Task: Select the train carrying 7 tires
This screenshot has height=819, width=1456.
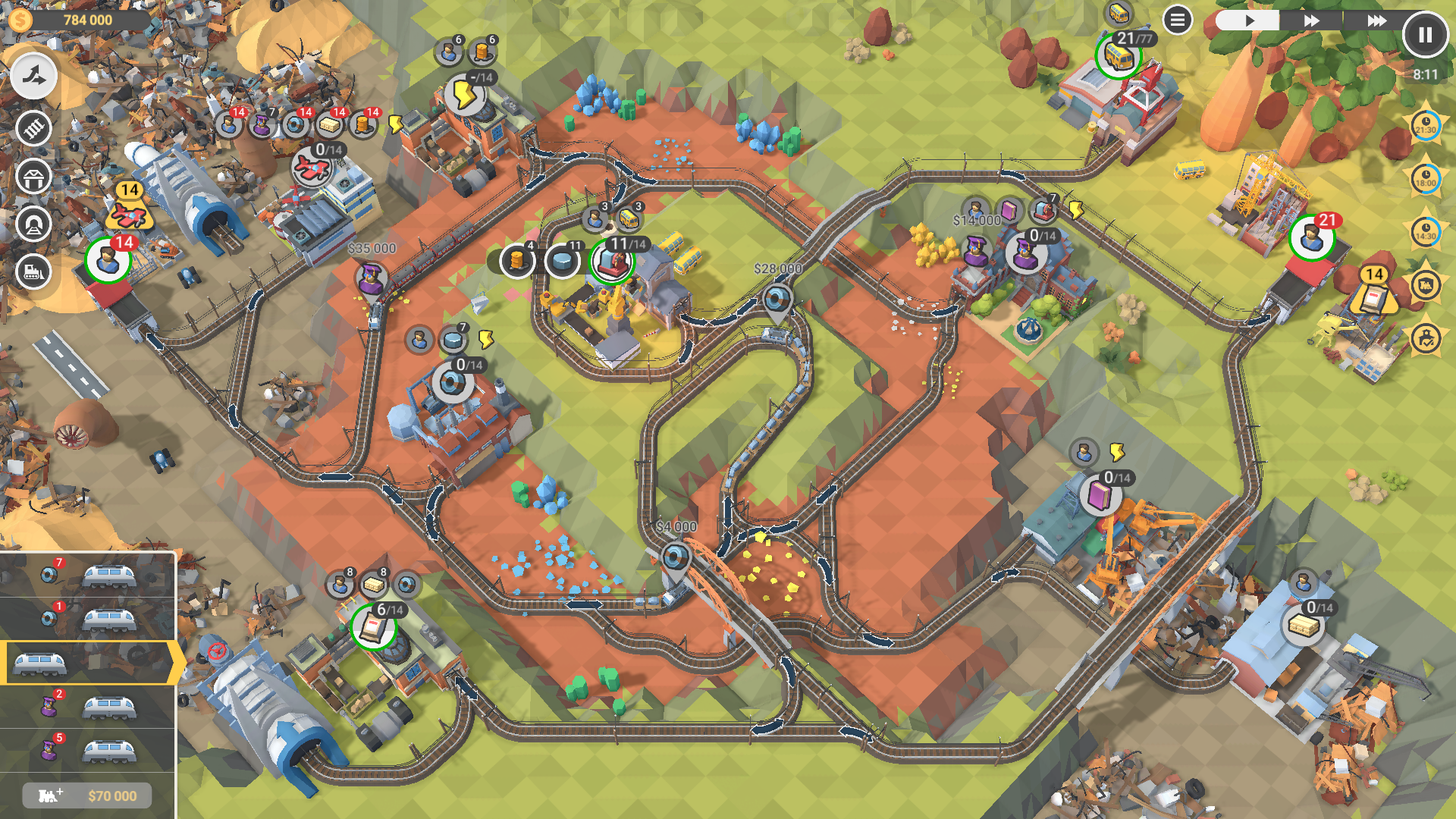Action: click(88, 576)
